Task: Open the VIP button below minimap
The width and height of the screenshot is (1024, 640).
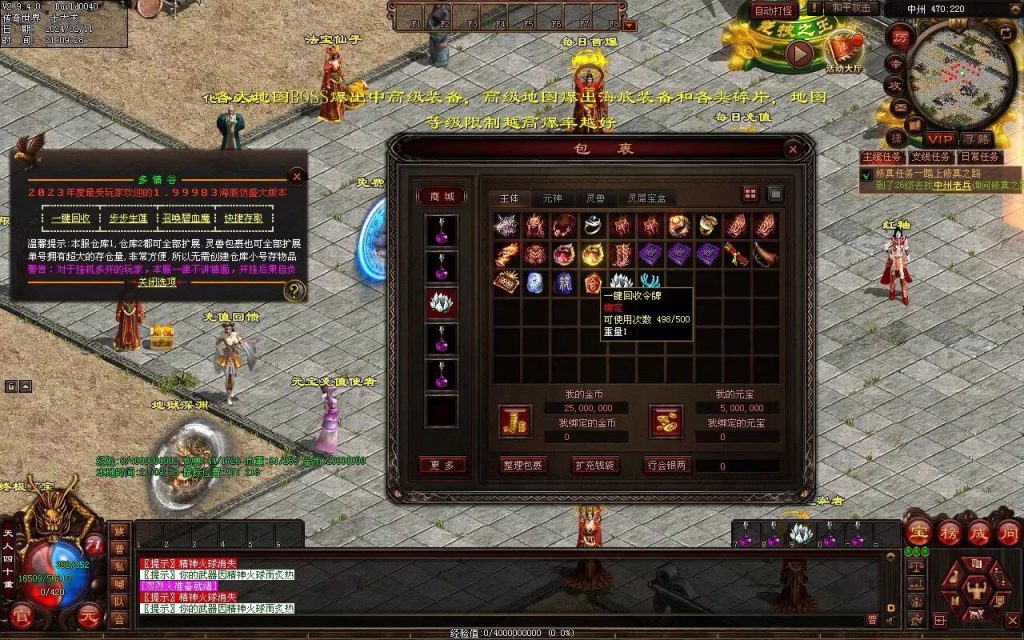Action: pos(939,139)
